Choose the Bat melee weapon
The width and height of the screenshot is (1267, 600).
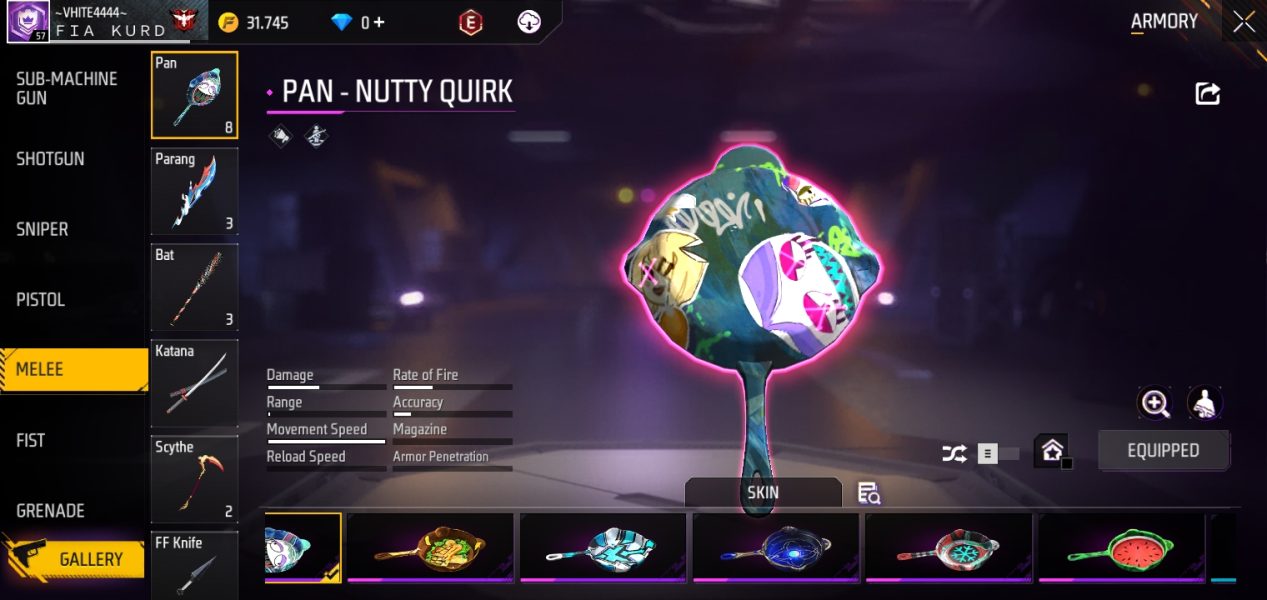(194, 287)
